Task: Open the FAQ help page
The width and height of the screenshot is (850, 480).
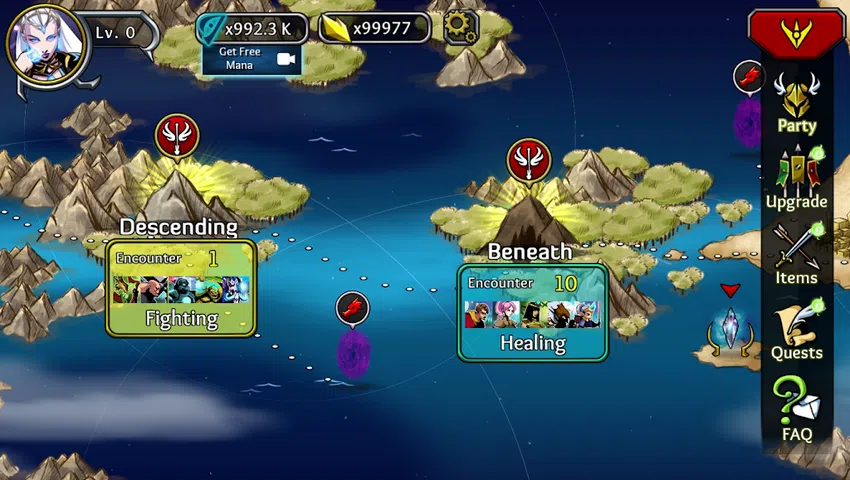Action: coord(797,410)
